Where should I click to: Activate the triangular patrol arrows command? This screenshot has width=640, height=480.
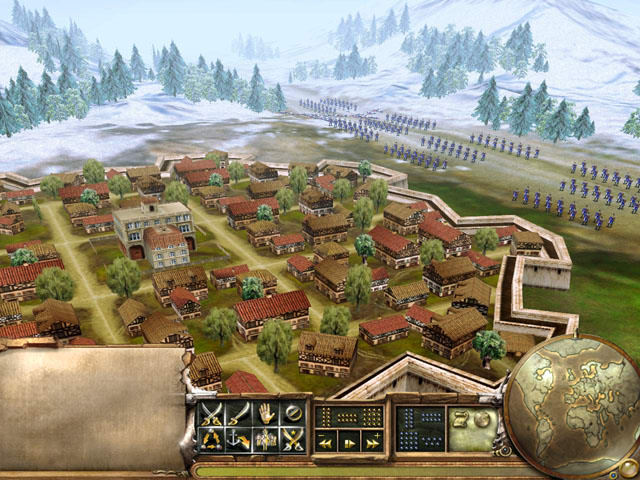(212, 438)
